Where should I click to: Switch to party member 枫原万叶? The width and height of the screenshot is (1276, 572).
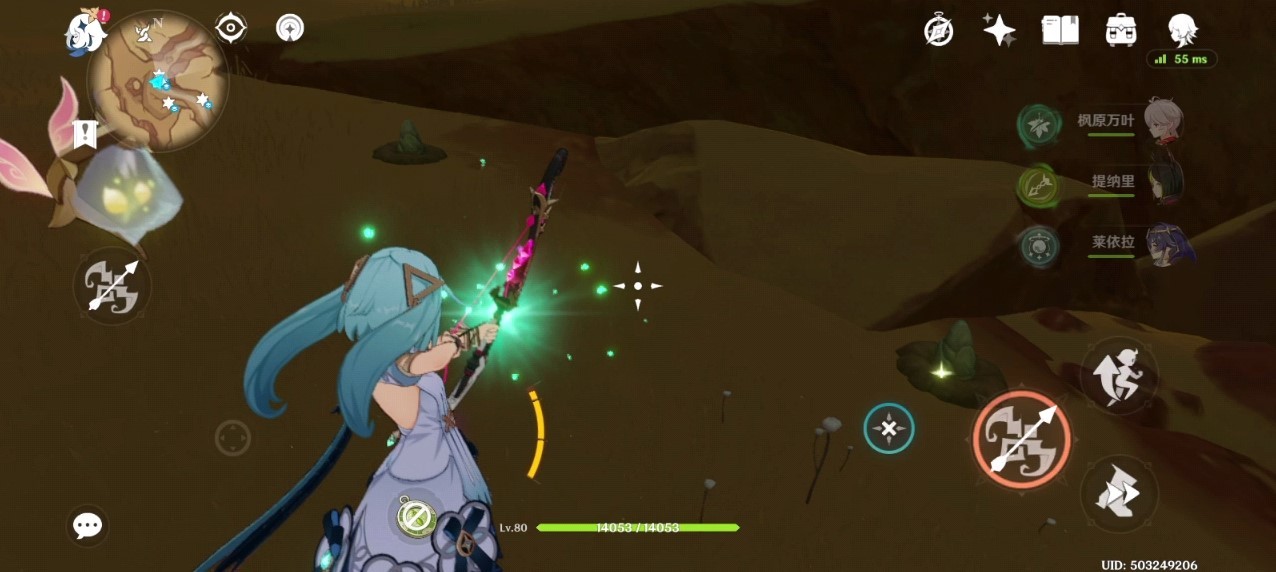pyautogui.click(x=1162, y=122)
